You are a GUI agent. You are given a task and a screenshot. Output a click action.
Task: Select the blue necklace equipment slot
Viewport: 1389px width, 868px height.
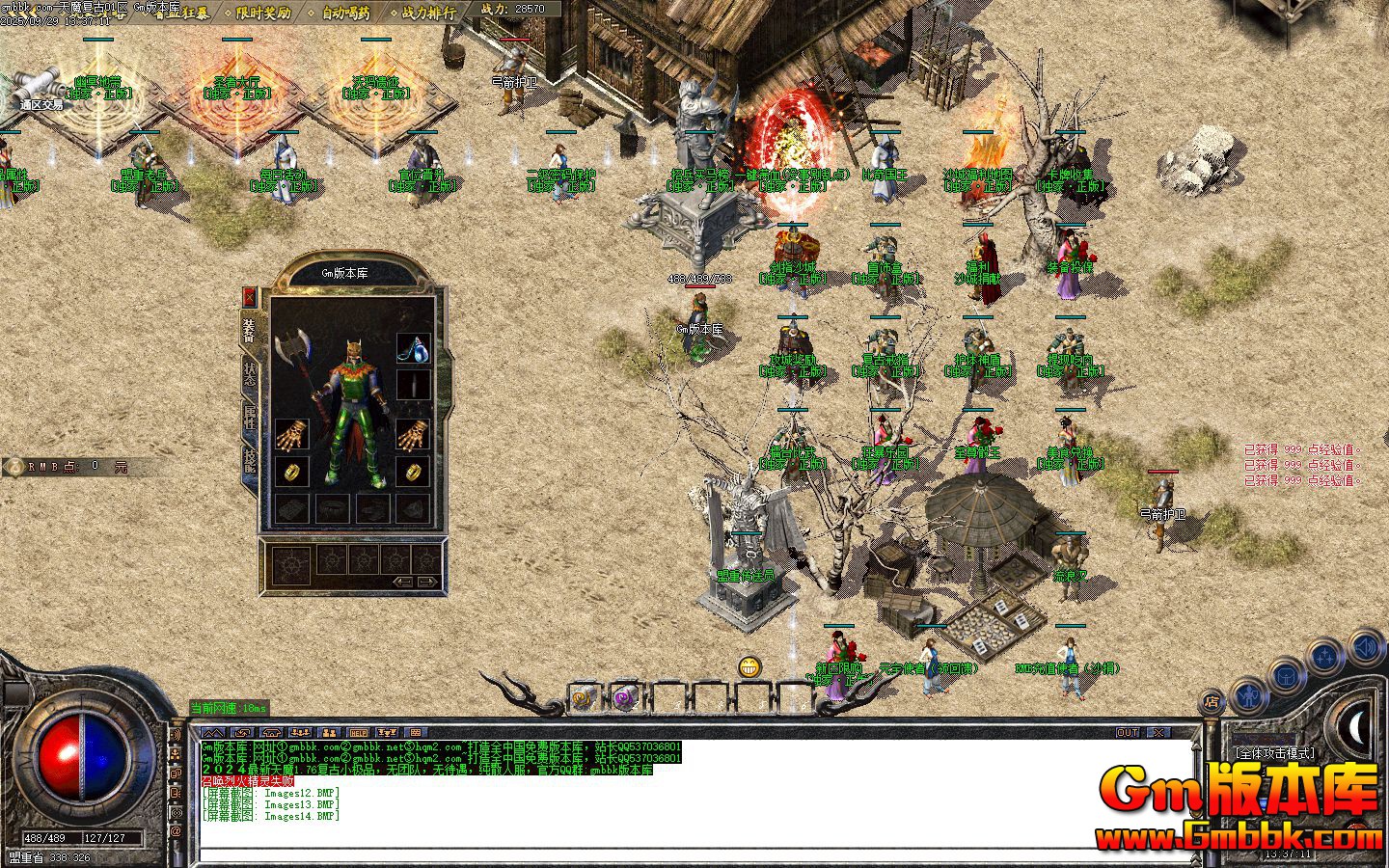pos(413,348)
